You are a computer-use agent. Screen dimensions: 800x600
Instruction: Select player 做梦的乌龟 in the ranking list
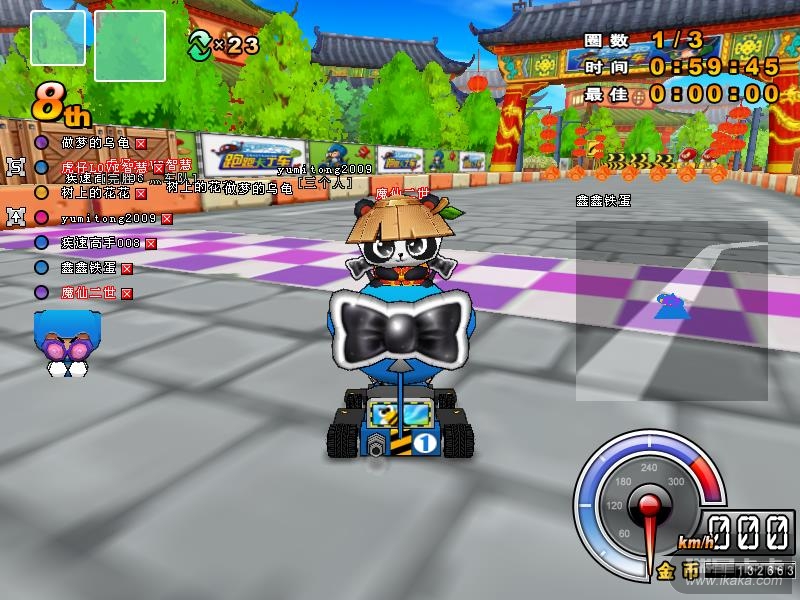pyautogui.click(x=95, y=143)
